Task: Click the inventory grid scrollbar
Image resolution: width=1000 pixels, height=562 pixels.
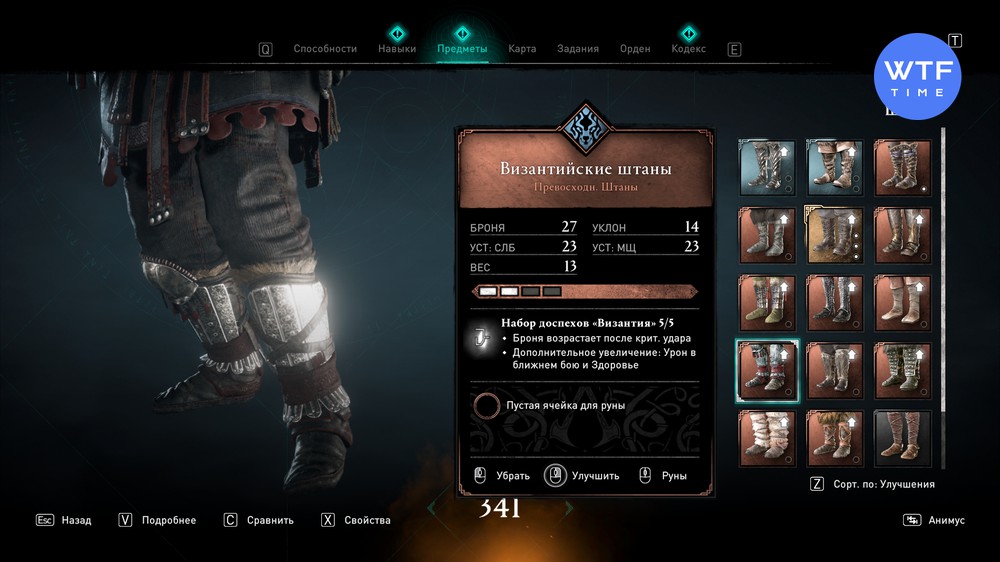Action: 943,250
